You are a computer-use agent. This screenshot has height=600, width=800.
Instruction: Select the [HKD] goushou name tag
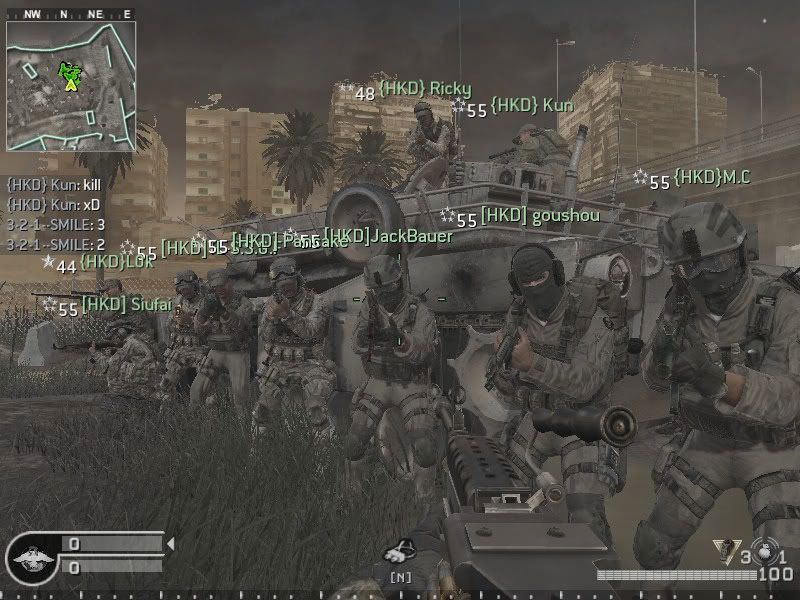(x=527, y=216)
